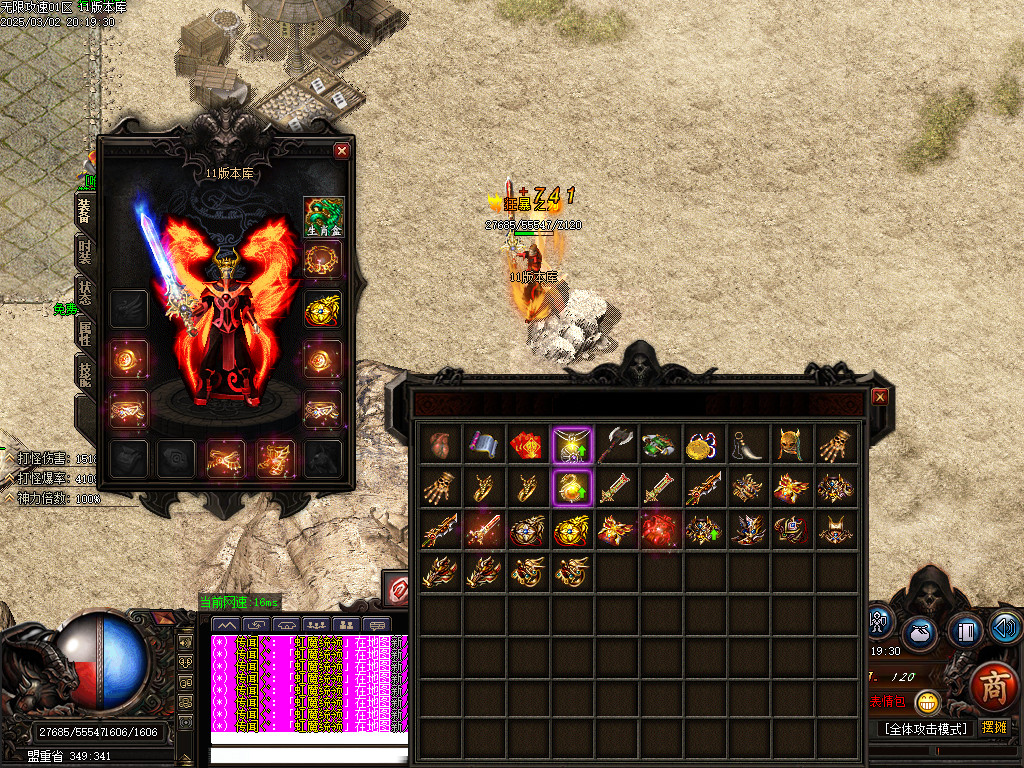Open the 状态 status tab
Image resolution: width=1024 pixels, height=768 pixels.
pos(86,296)
